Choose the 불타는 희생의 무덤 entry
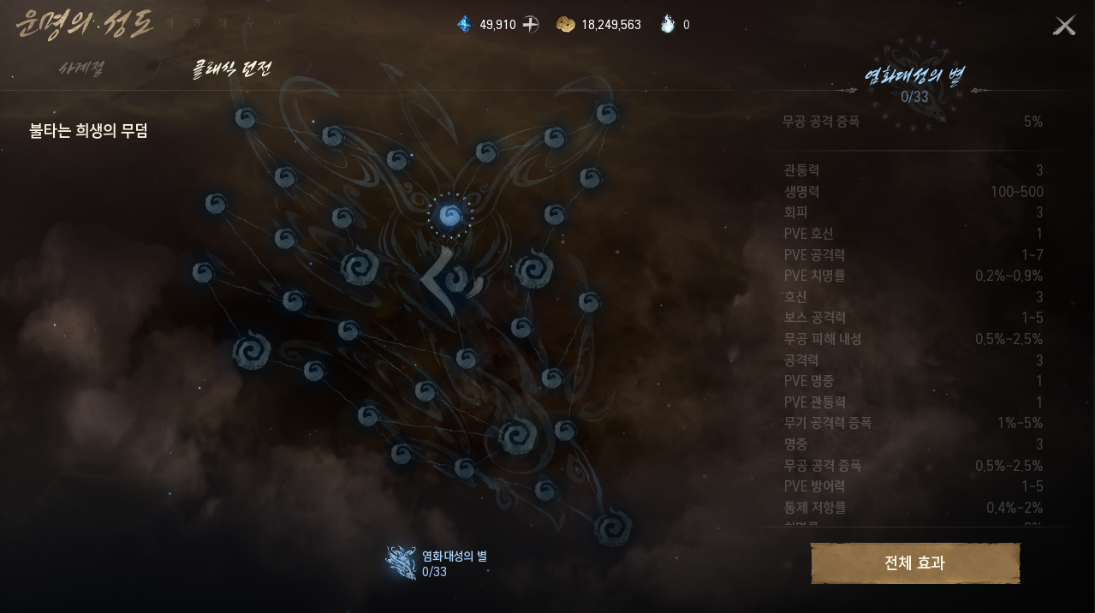The image size is (1095, 613). (89, 131)
